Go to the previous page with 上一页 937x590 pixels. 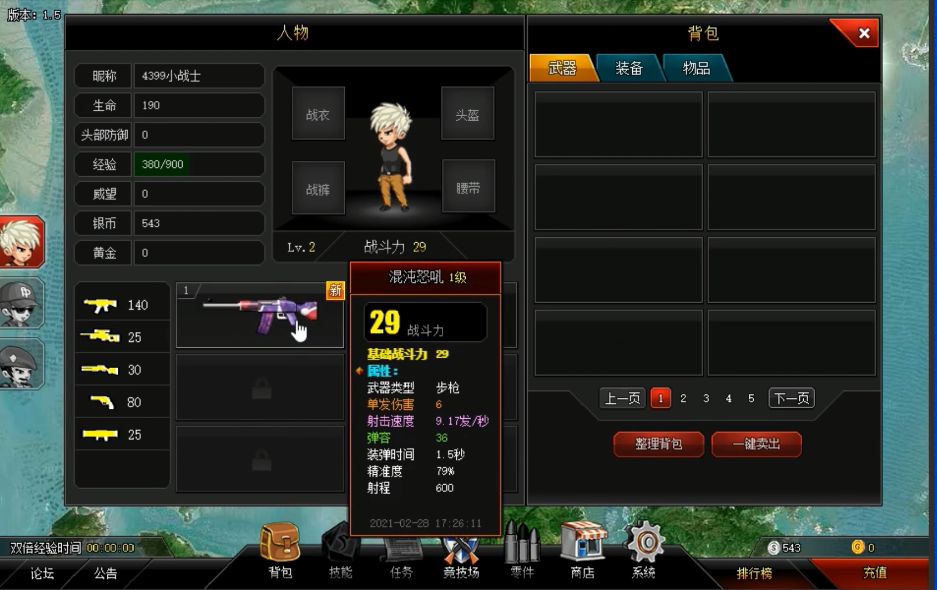[x=622, y=398]
